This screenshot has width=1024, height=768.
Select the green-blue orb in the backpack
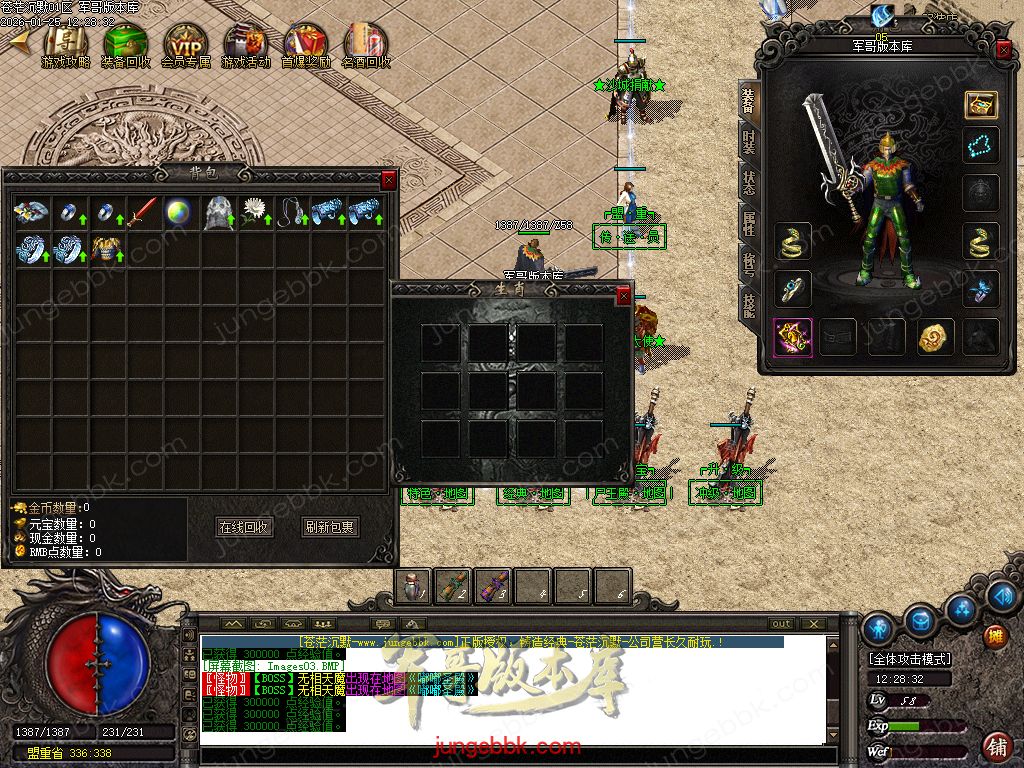coord(179,212)
